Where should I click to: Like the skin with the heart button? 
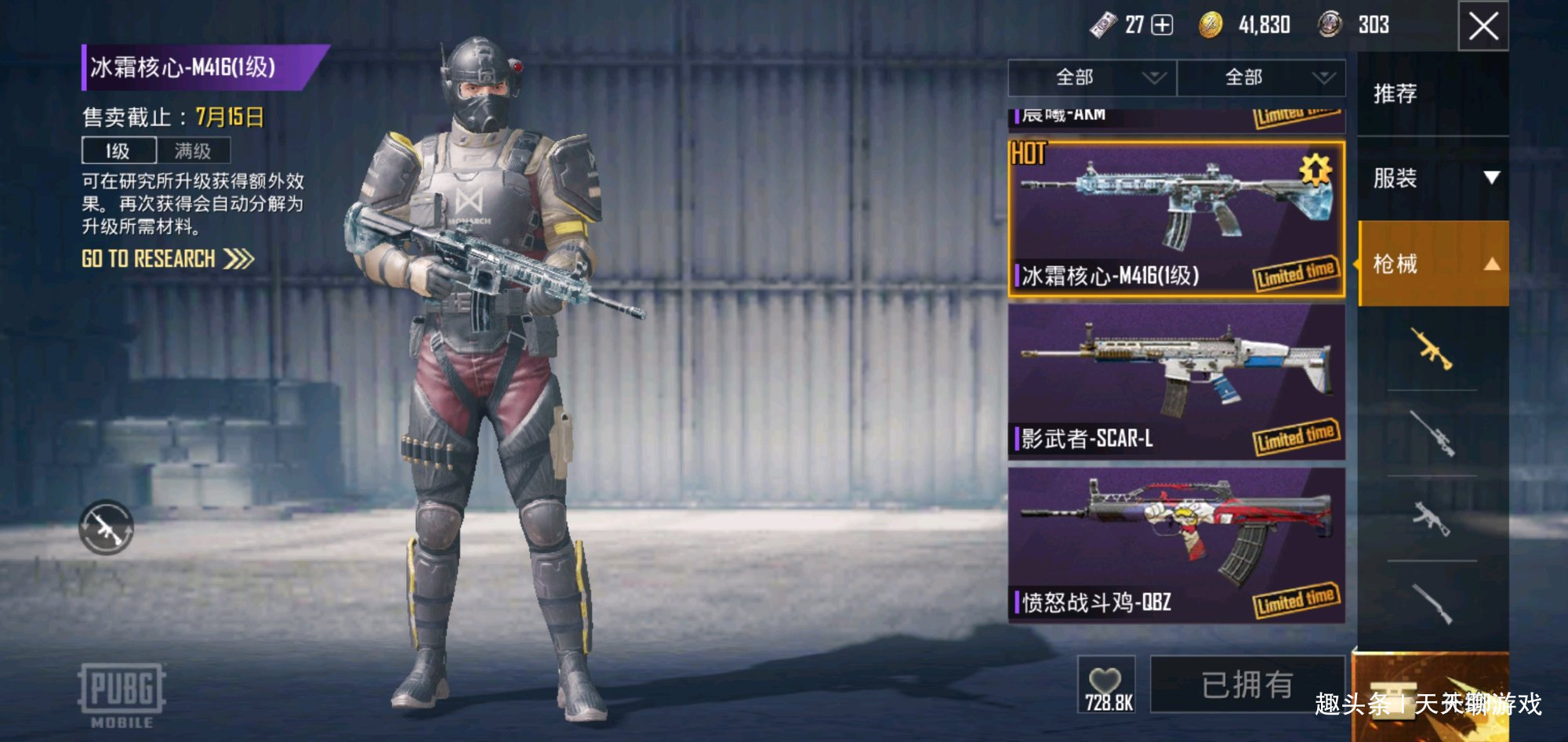(x=1105, y=684)
